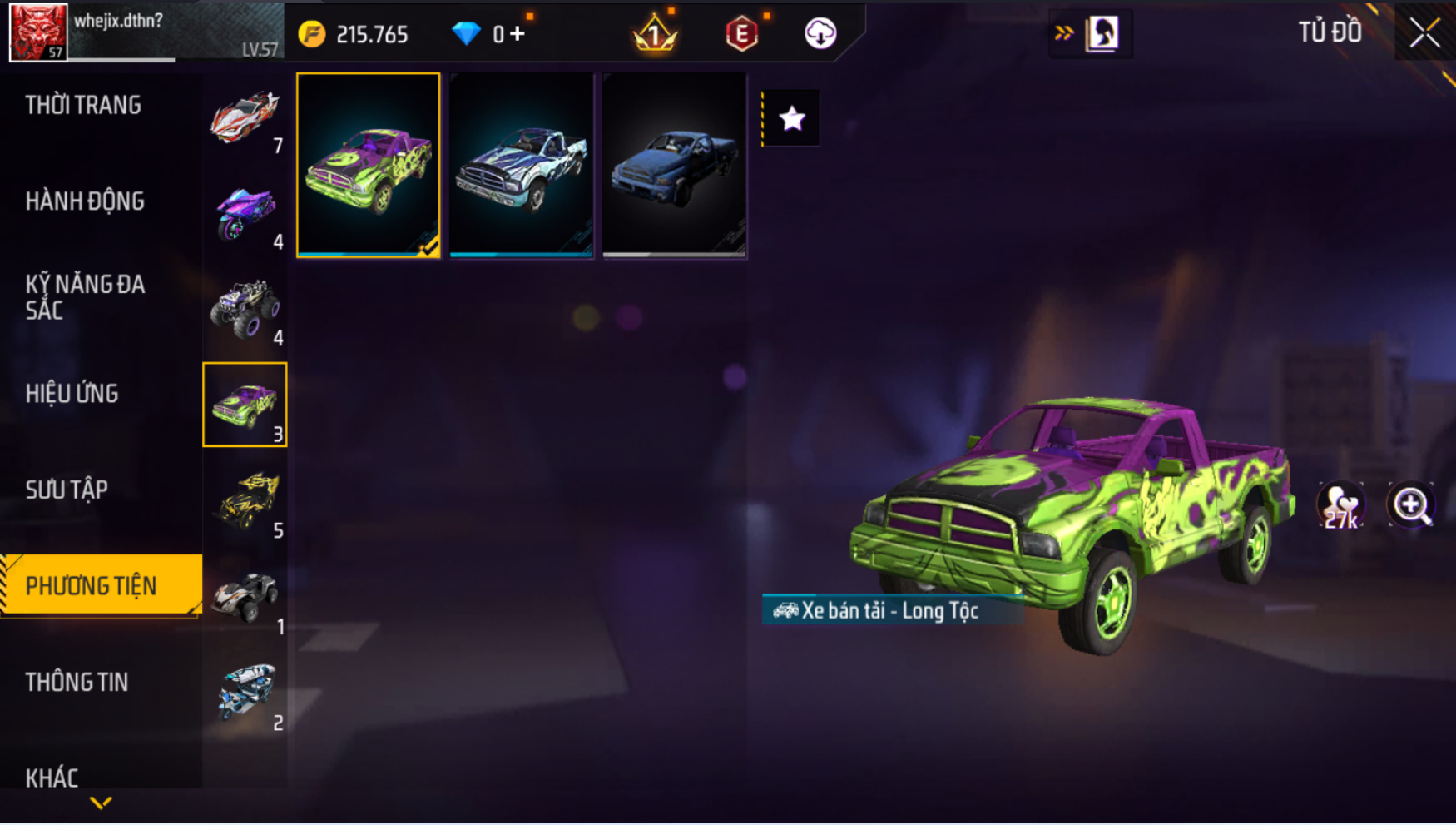Screen dimensions: 1456x825
Task: Go to the Sưu Tập category
Action: [x=67, y=490]
